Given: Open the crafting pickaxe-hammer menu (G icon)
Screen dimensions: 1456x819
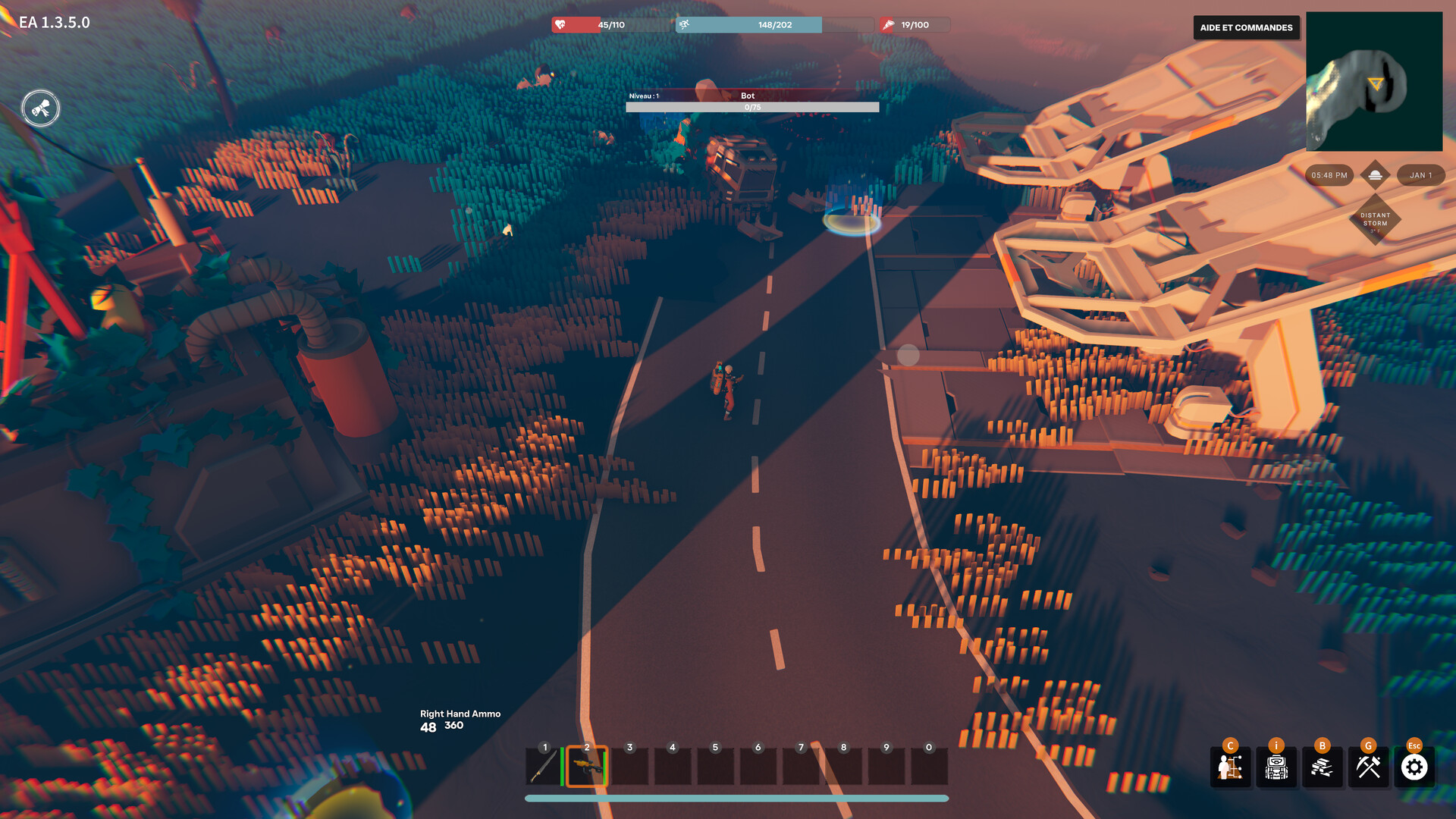Looking at the screenshot, I should coord(1367,768).
